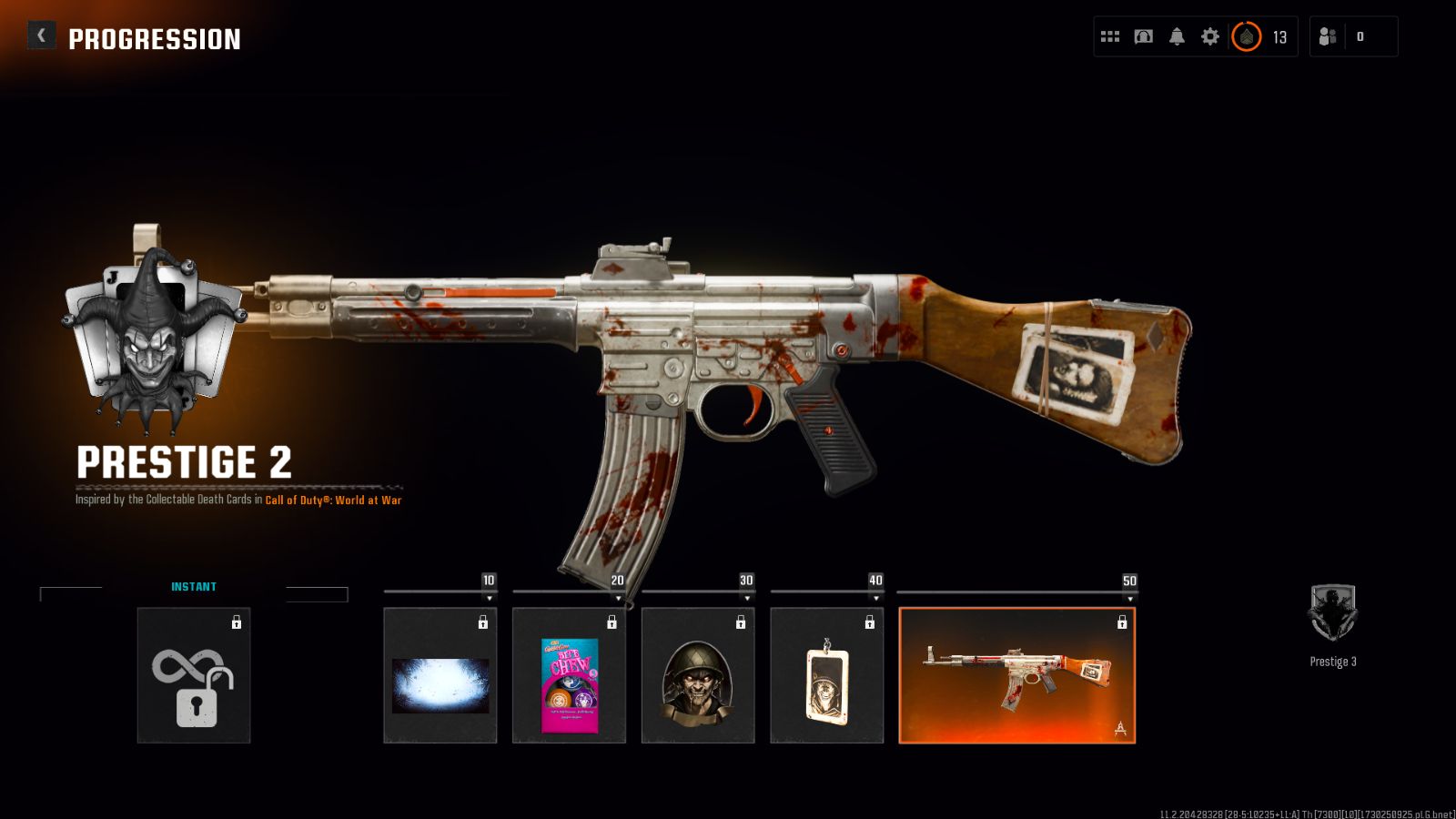1456x819 pixels.
Task: Open the main menu grid icon
Action: pos(1110,36)
